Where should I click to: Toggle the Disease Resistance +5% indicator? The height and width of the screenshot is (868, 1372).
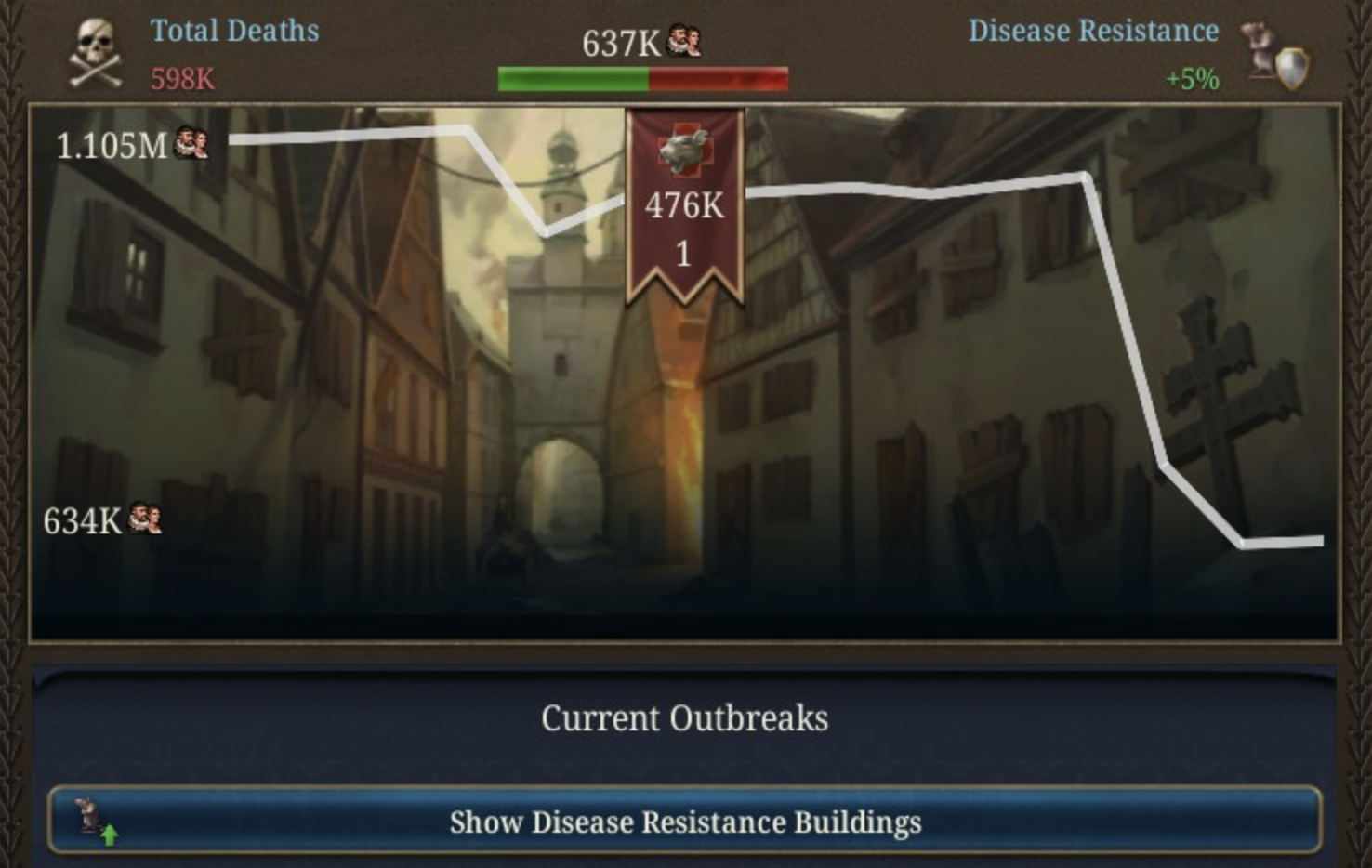click(x=1192, y=80)
